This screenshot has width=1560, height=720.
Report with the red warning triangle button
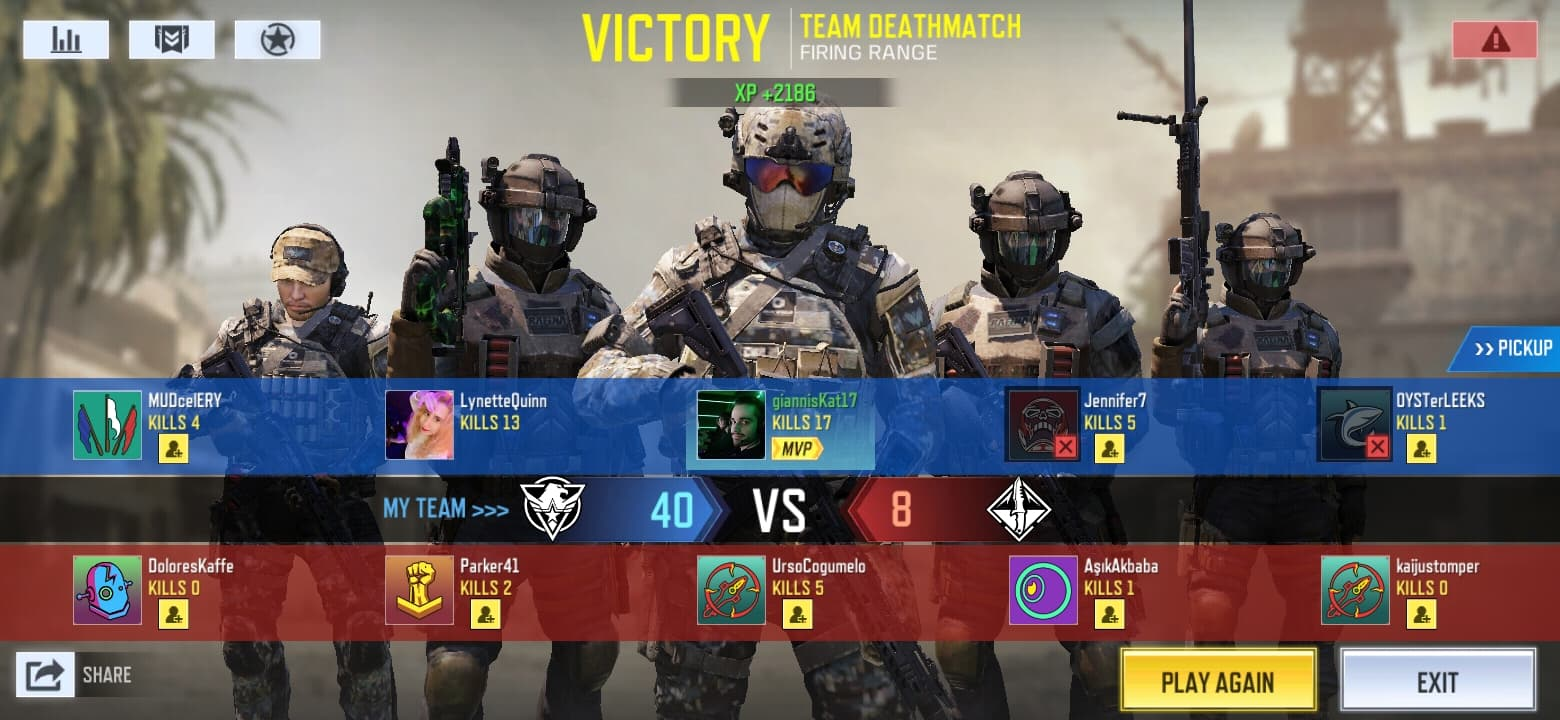[1495, 40]
